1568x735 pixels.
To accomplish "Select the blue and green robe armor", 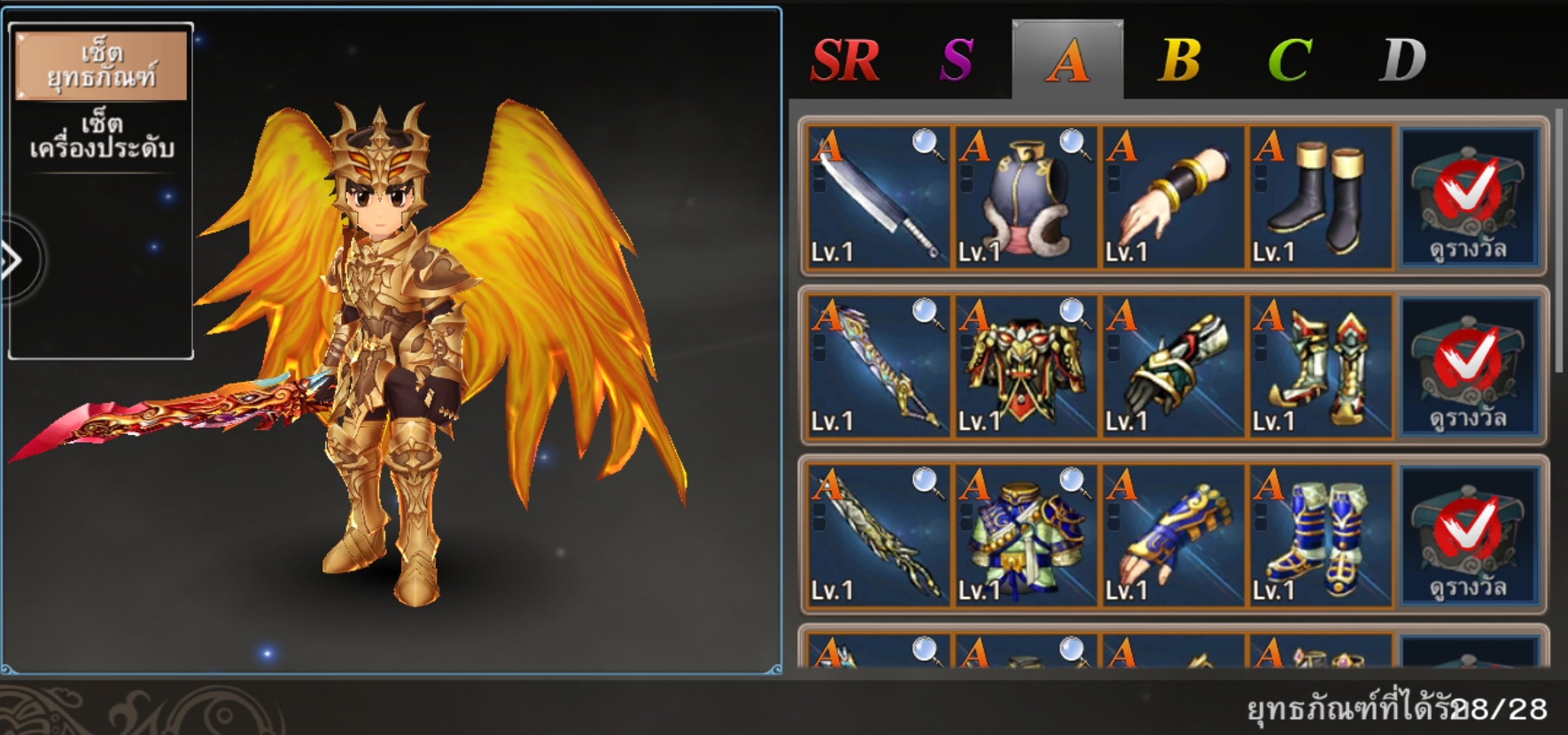I will 1025,535.
